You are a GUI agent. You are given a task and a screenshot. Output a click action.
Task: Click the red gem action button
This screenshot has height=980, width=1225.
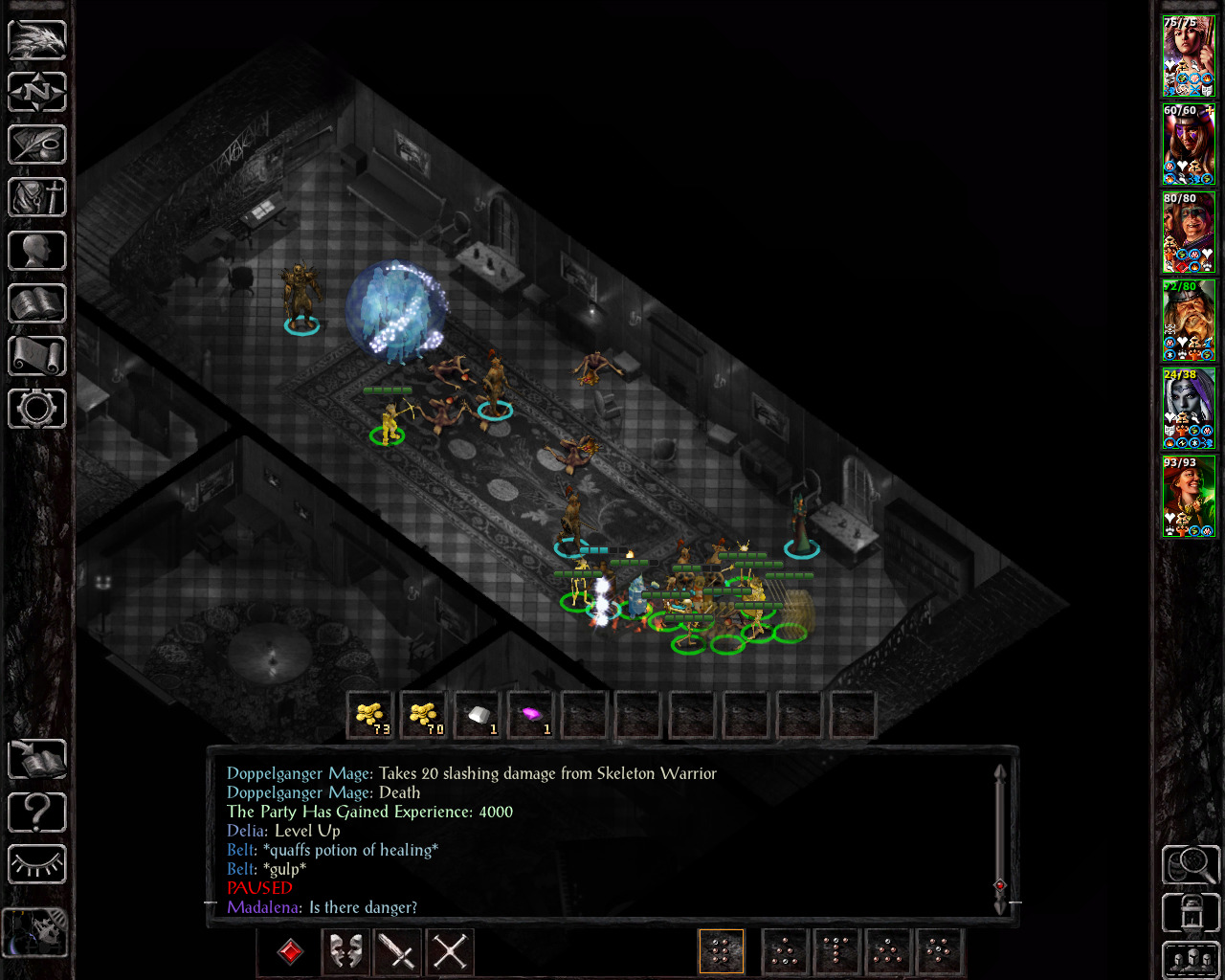291,952
